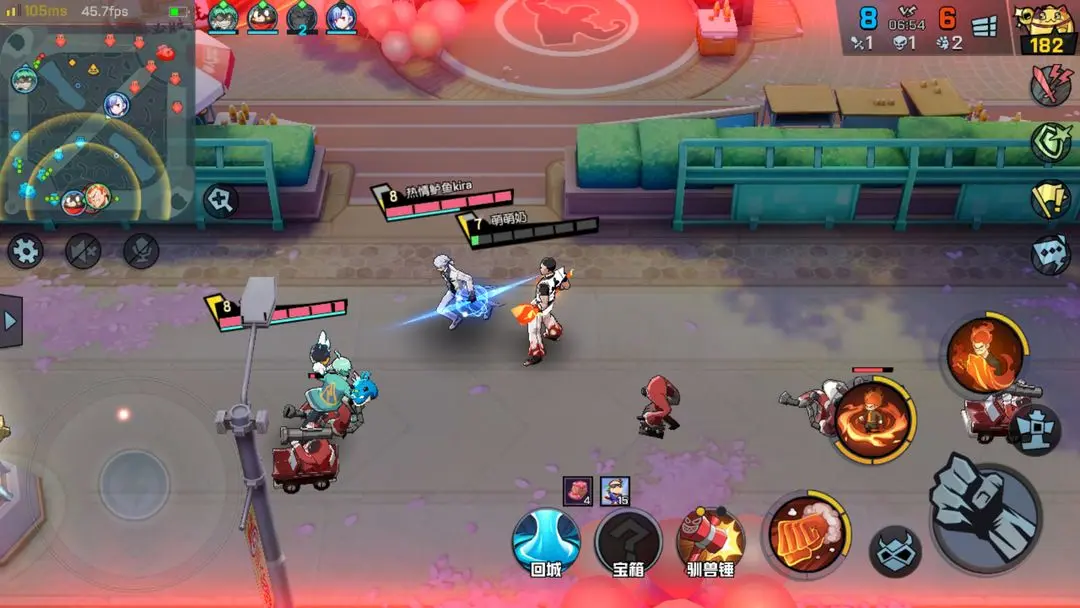Enlarge the map with the magnifier button
Image resolution: width=1080 pixels, height=608 pixels.
pyautogui.click(x=220, y=200)
